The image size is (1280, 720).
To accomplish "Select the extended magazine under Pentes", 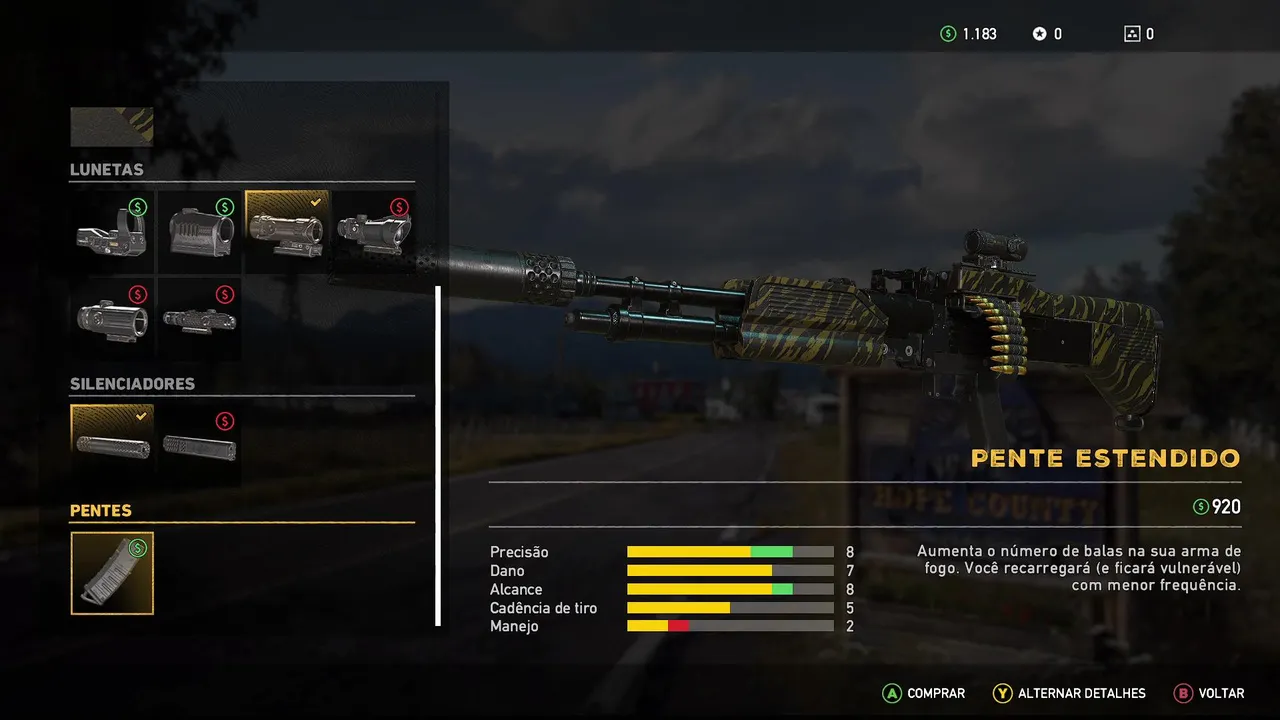I will (112, 573).
